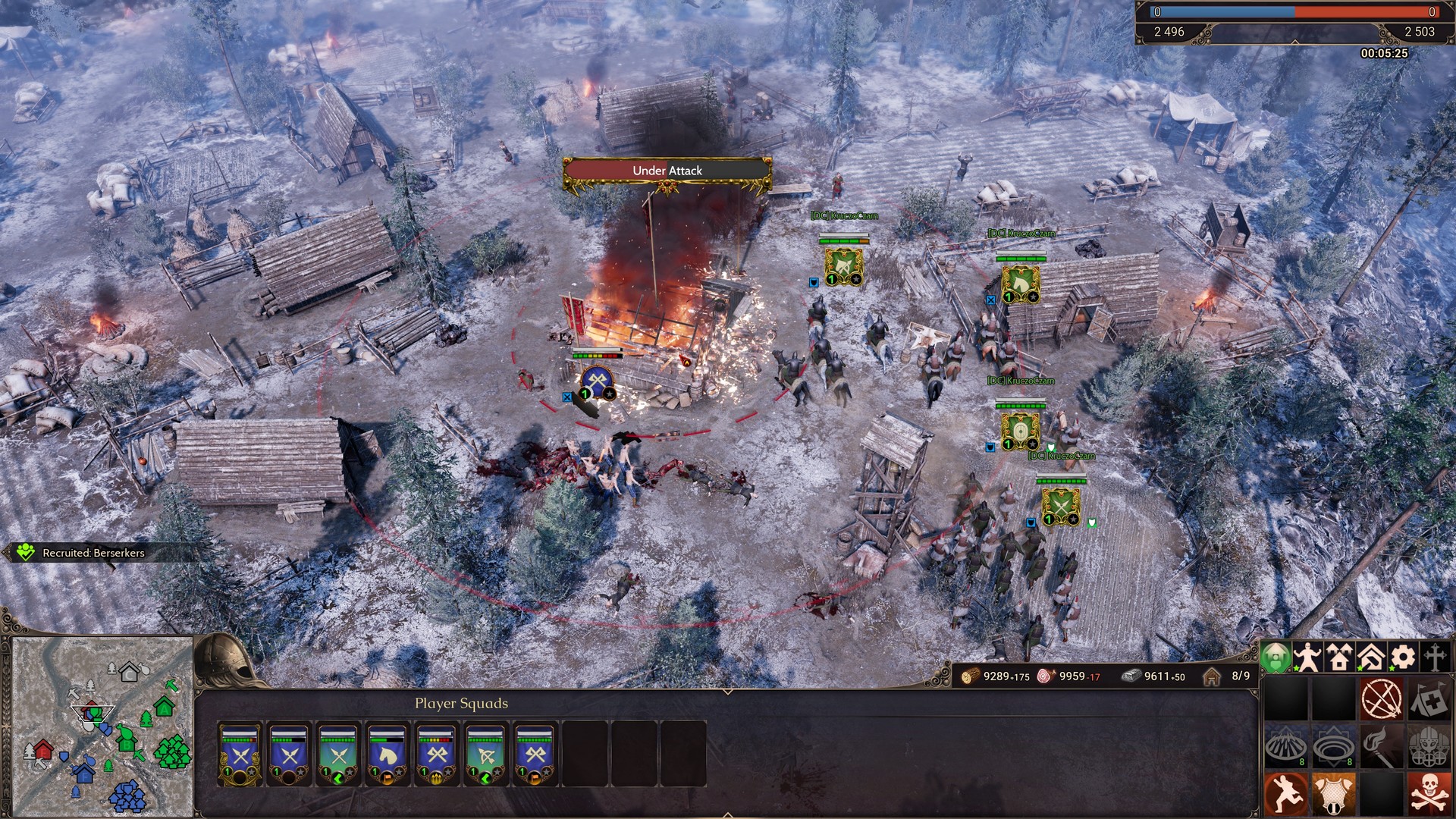Open the house with hammer construction tab
Viewport: 1456px width, 819px height.
click(x=1371, y=657)
